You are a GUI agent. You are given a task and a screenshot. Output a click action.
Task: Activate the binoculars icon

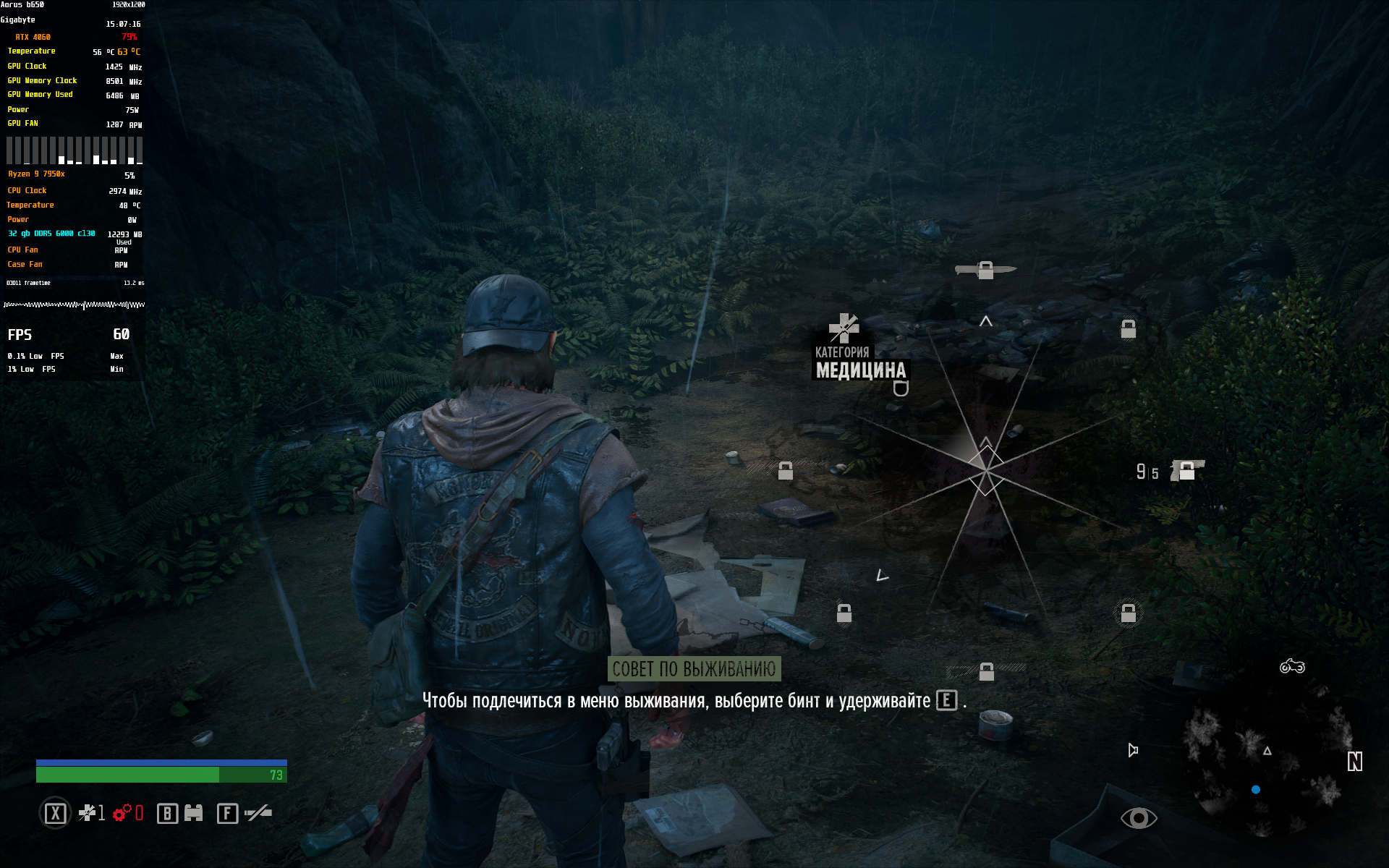193,813
